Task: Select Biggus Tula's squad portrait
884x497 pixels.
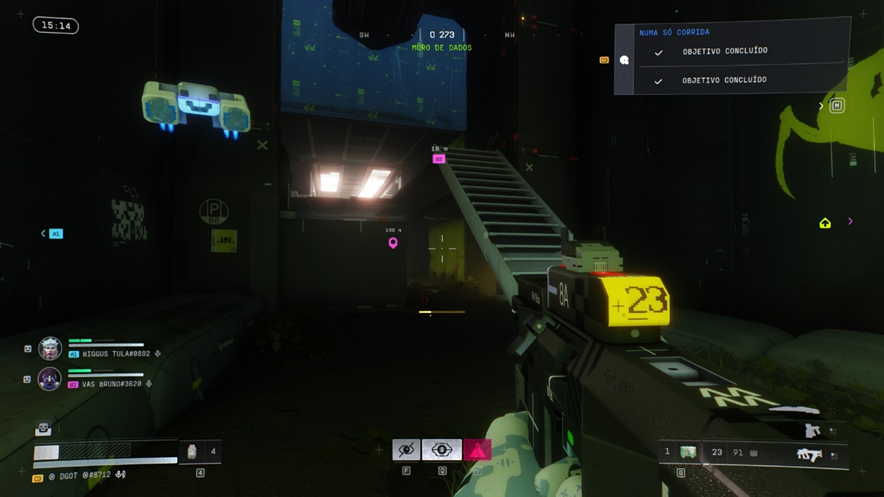Action: (x=50, y=349)
